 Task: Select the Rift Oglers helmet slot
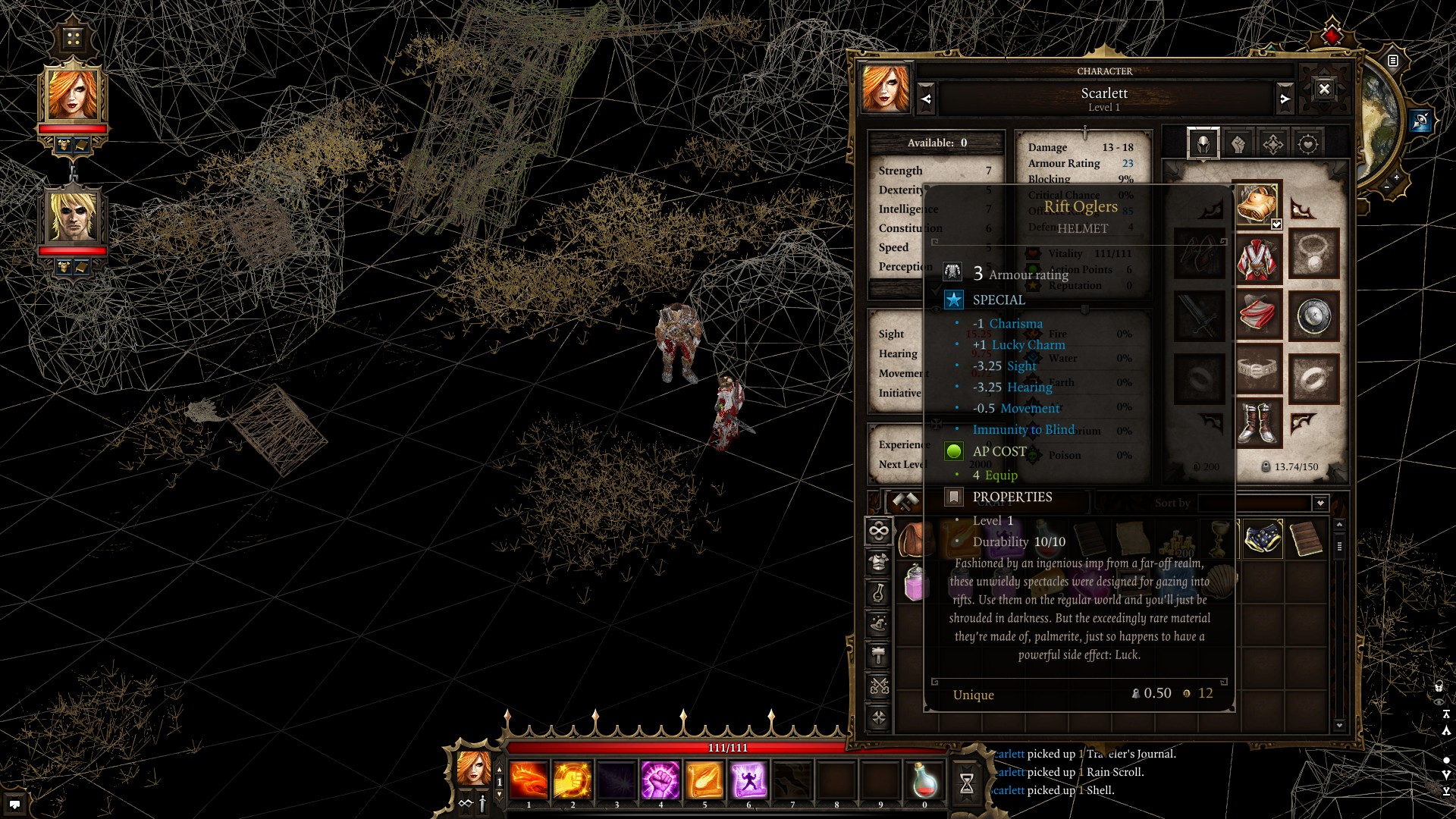pyautogui.click(x=1257, y=203)
